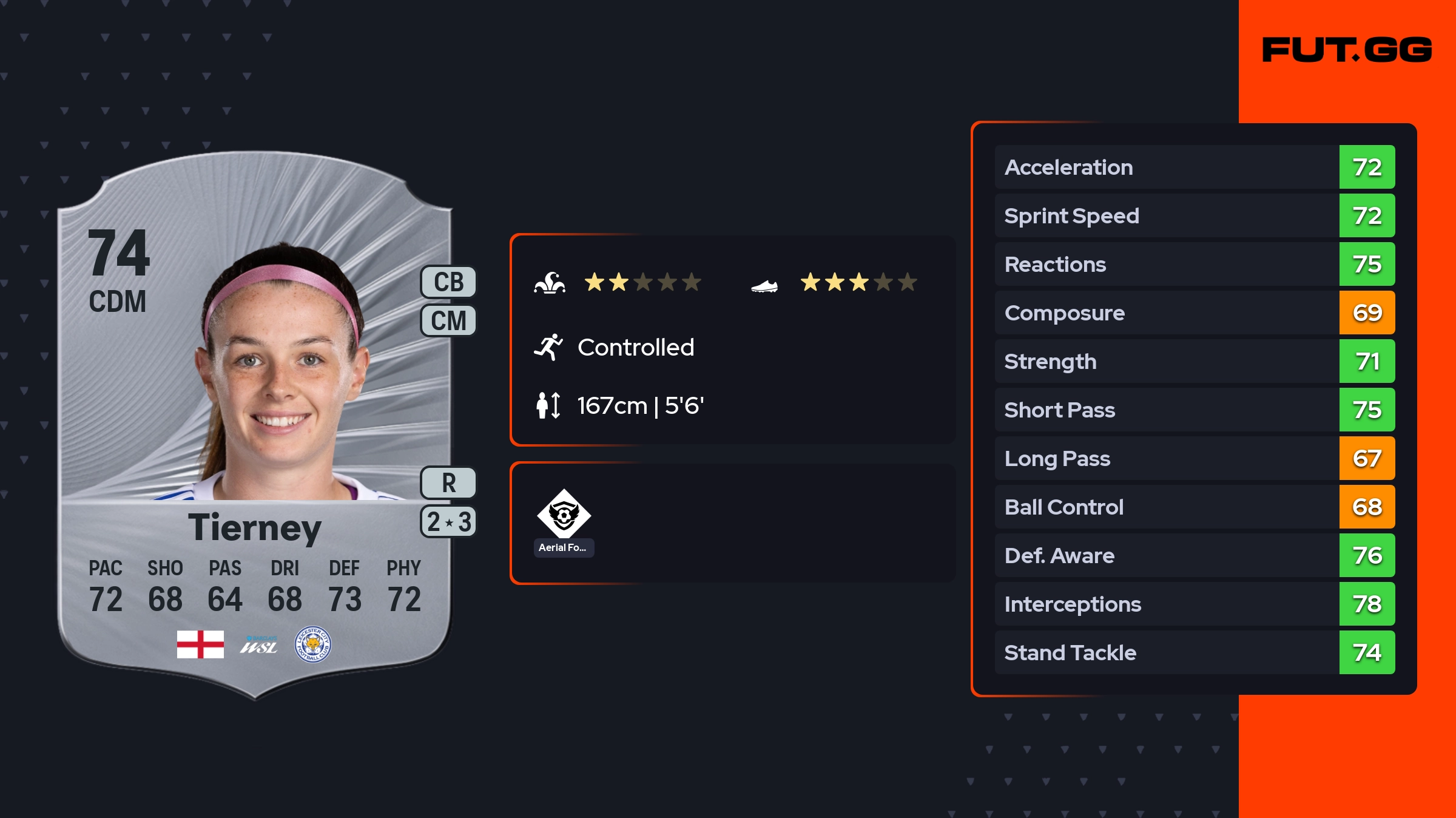This screenshot has width=1456, height=818.
Task: Click the FUT.GG logo
Action: (1347, 50)
